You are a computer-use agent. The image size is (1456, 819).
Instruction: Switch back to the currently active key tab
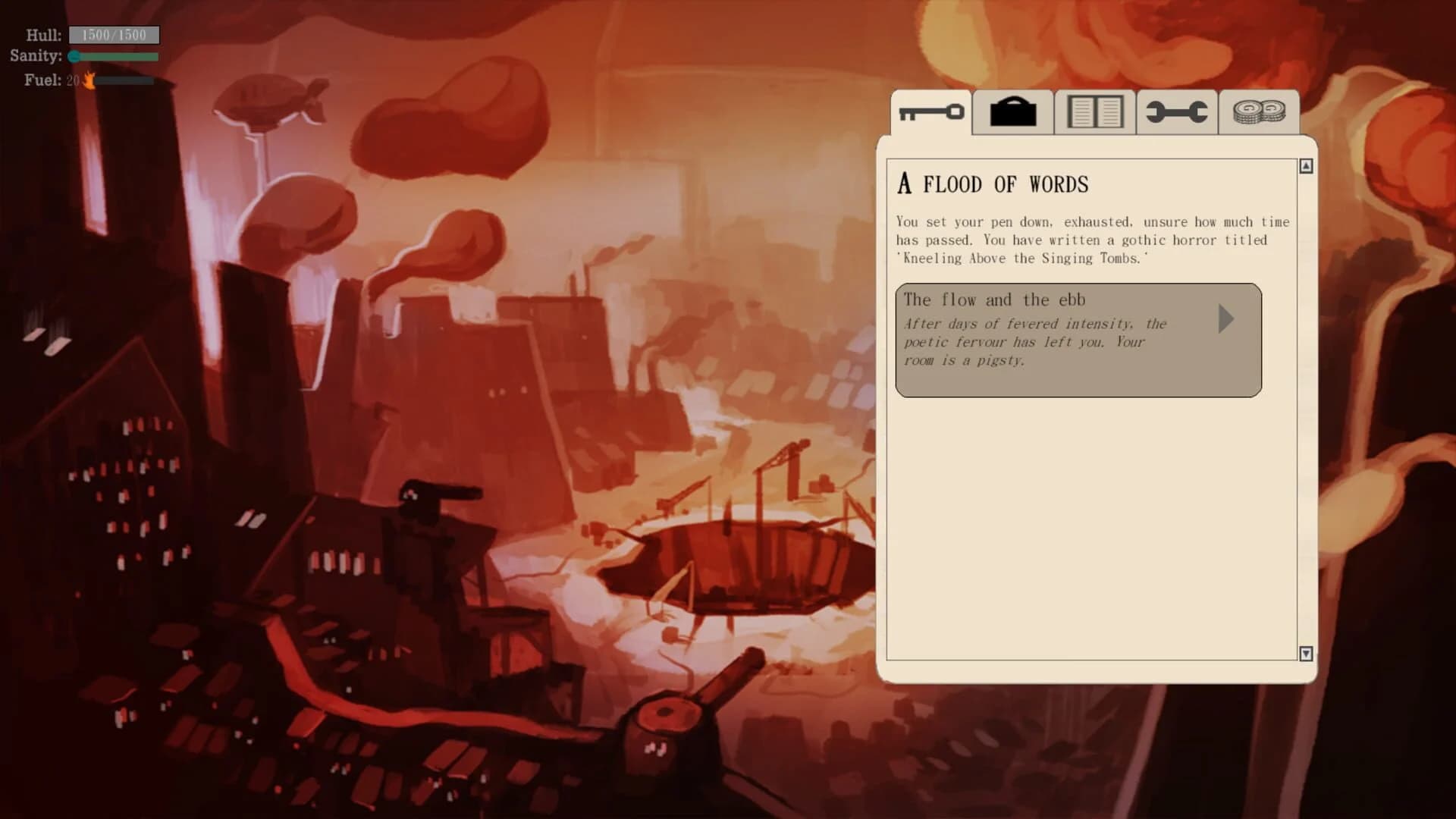(x=930, y=112)
